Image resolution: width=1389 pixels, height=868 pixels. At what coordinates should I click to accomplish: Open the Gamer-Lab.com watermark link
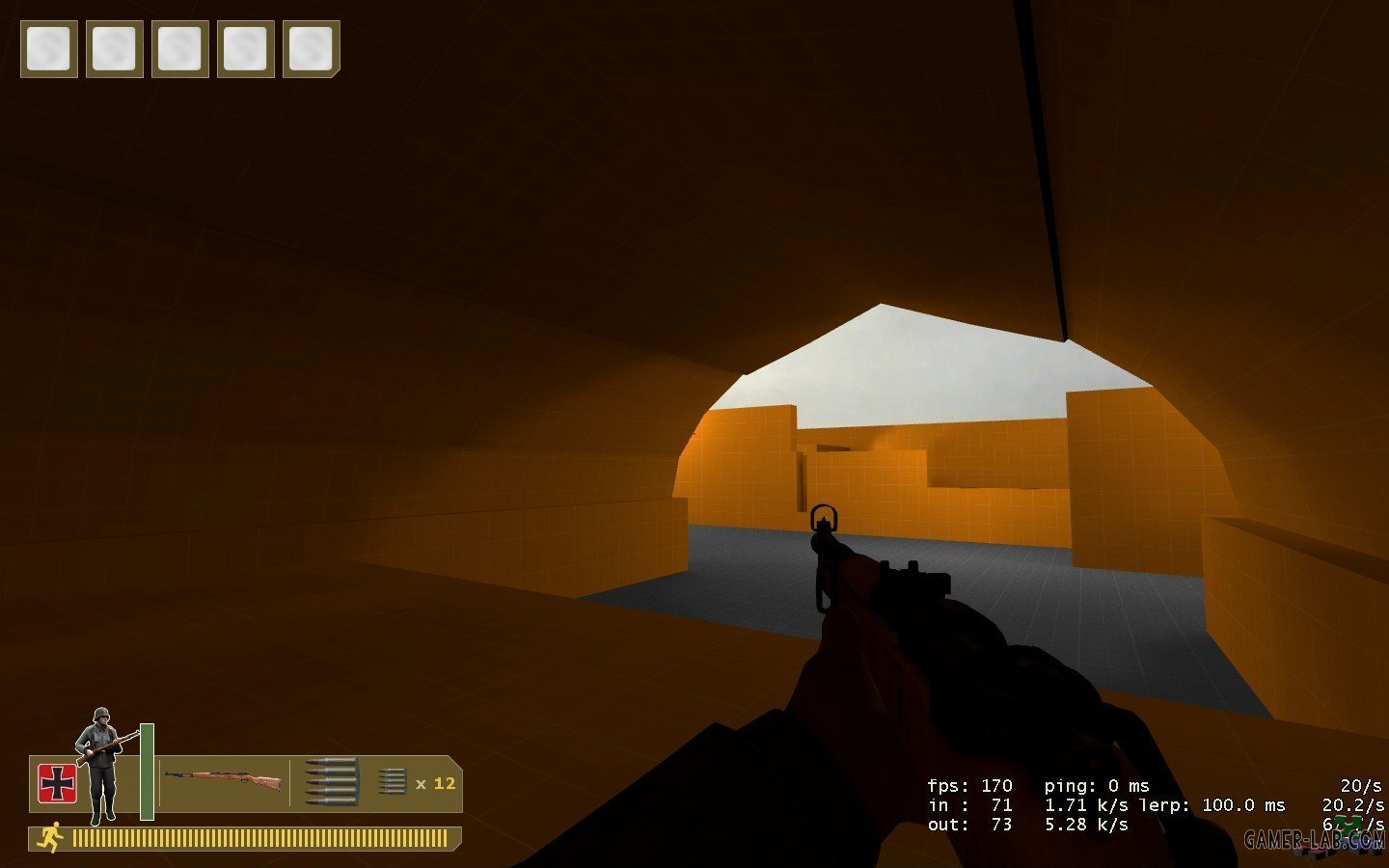click(1314, 840)
